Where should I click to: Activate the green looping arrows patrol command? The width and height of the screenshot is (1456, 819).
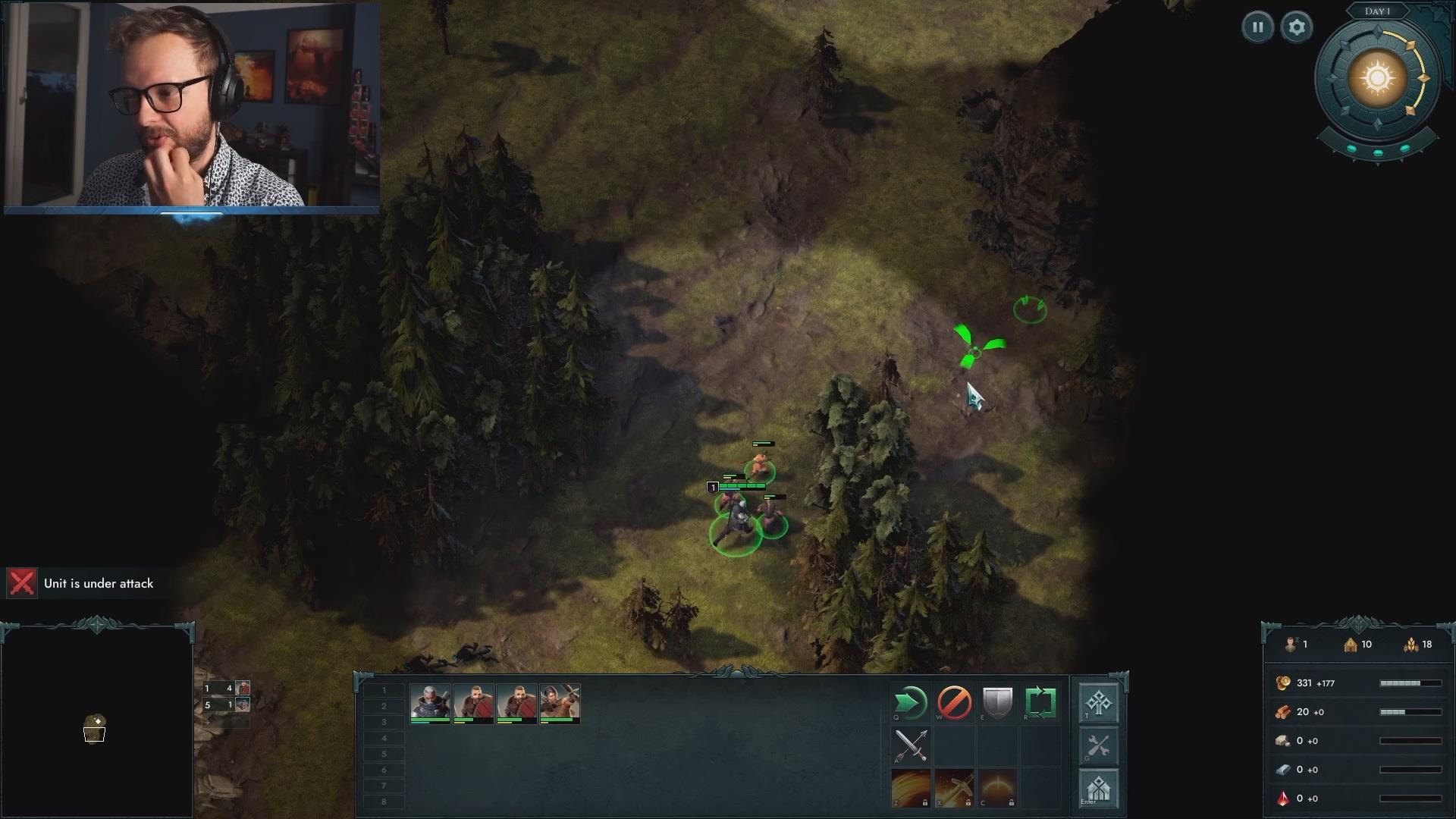1040,703
